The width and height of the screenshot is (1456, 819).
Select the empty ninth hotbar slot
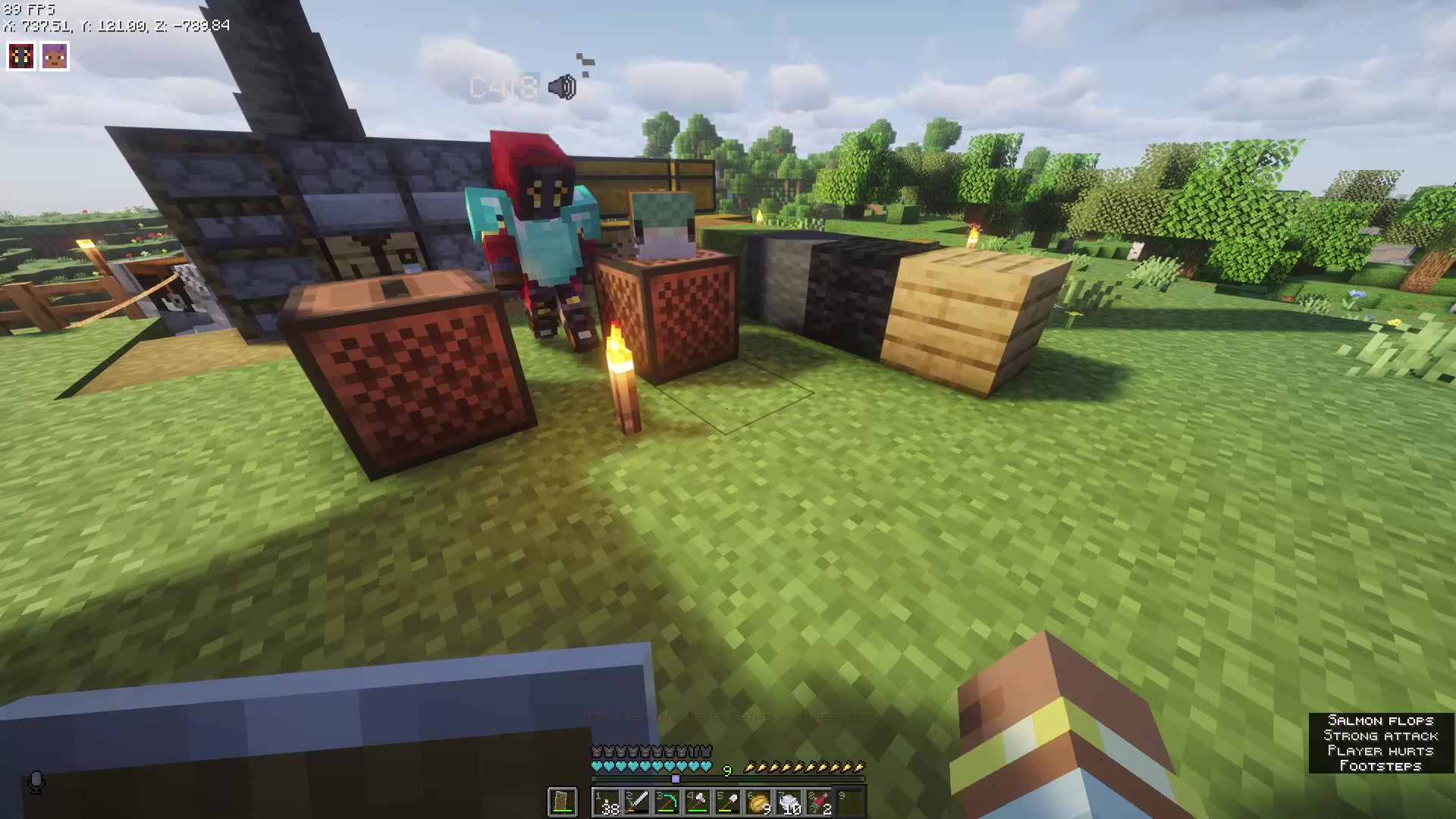[849, 802]
